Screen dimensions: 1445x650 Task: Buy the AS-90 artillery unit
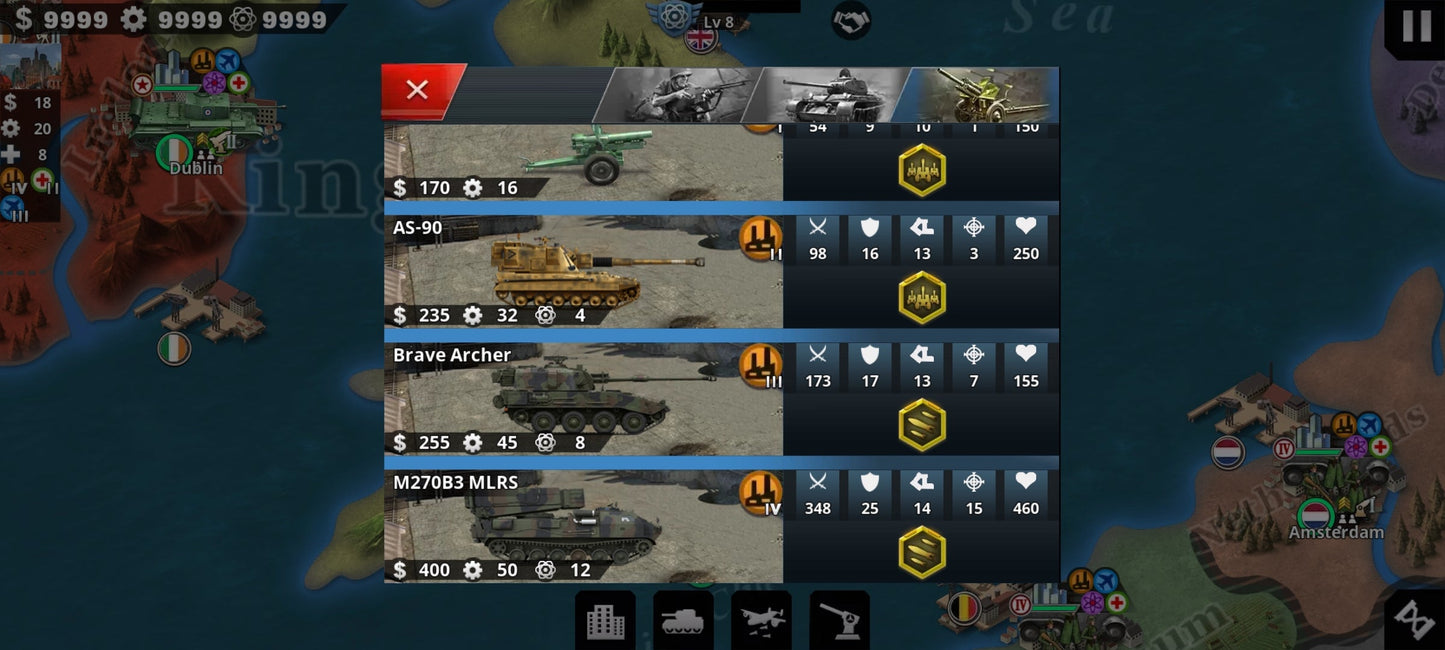583,272
